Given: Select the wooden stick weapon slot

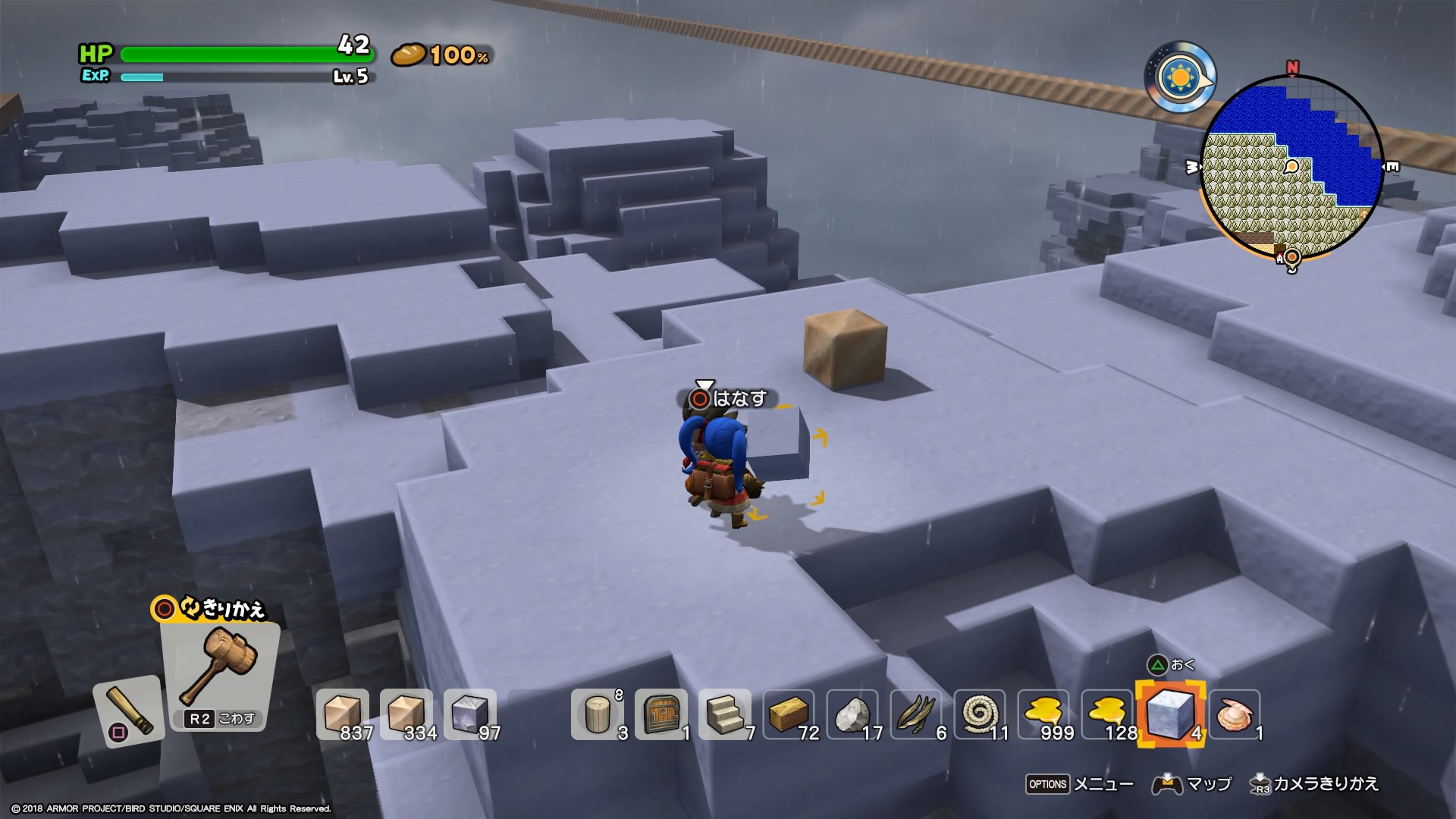Looking at the screenshot, I should (129, 711).
